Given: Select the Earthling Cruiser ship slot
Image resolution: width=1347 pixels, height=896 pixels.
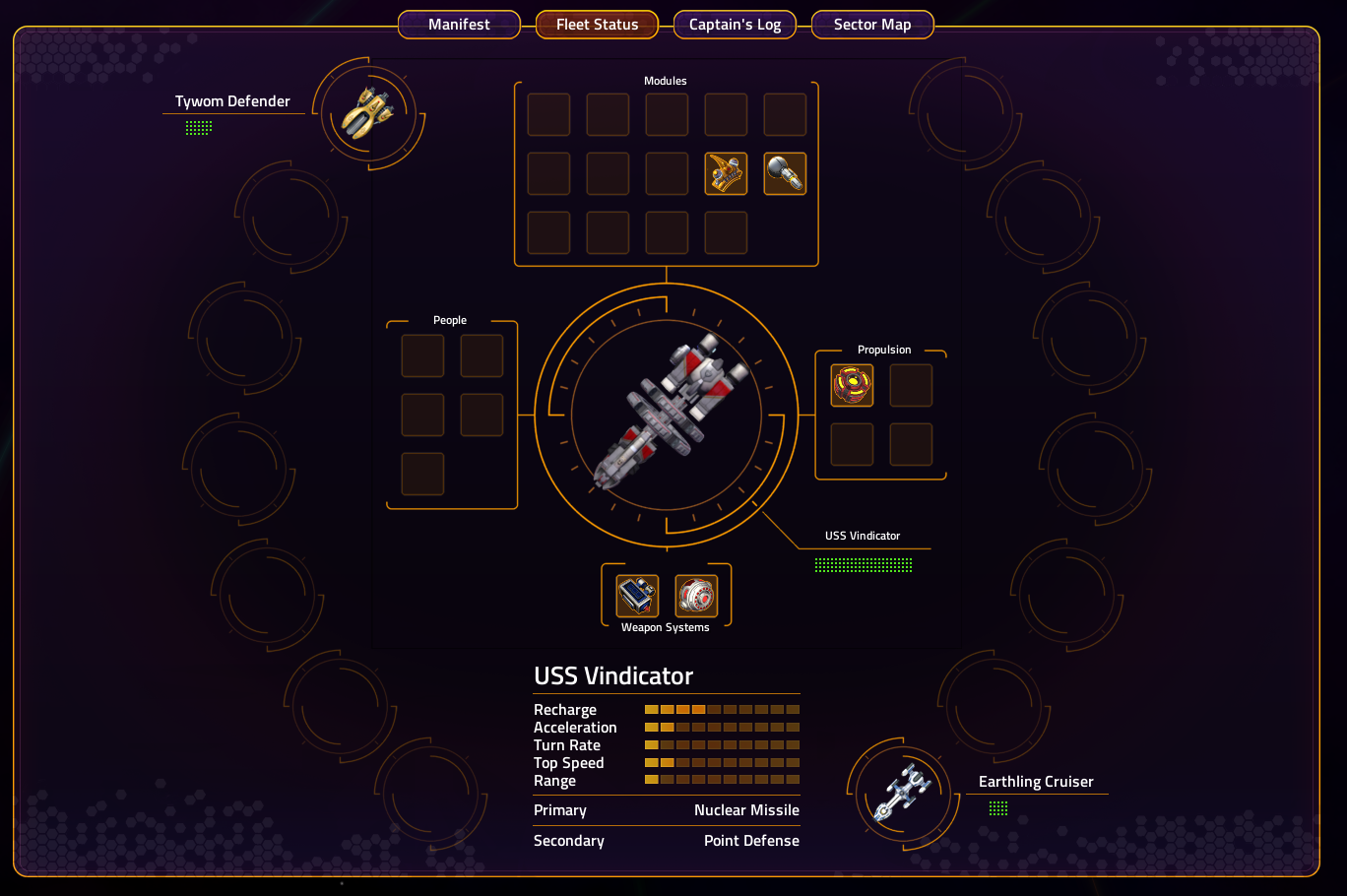Looking at the screenshot, I should 902,793.
